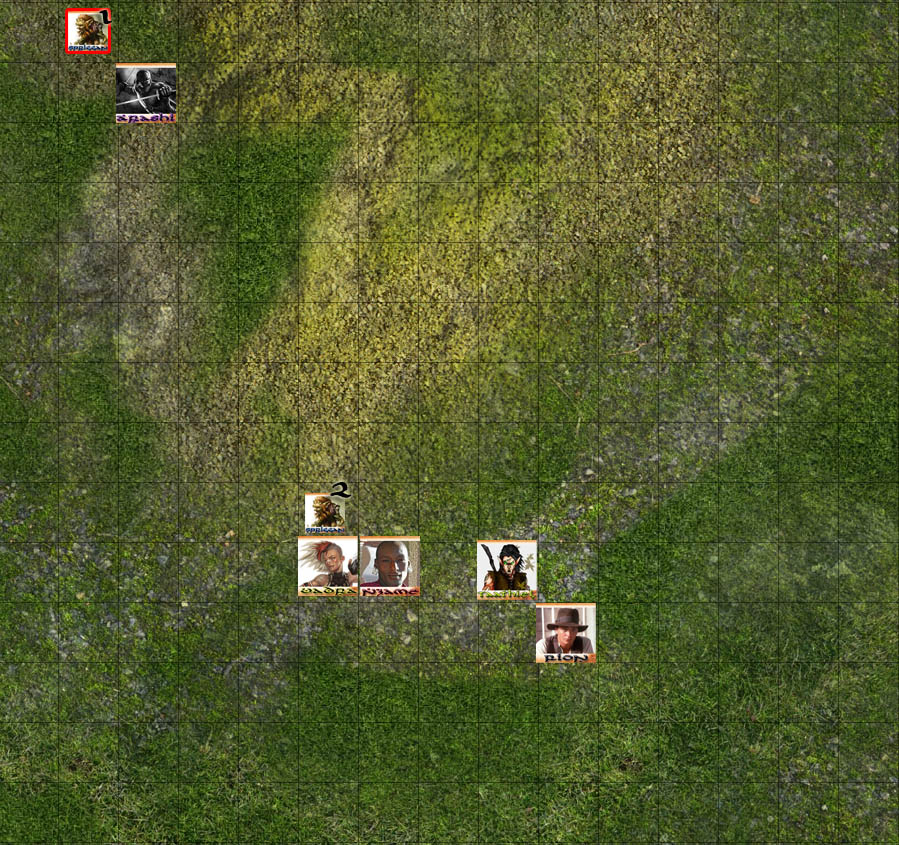899x845 pixels.
Task: Select the green-eyed elf token
Action: (x=507, y=569)
